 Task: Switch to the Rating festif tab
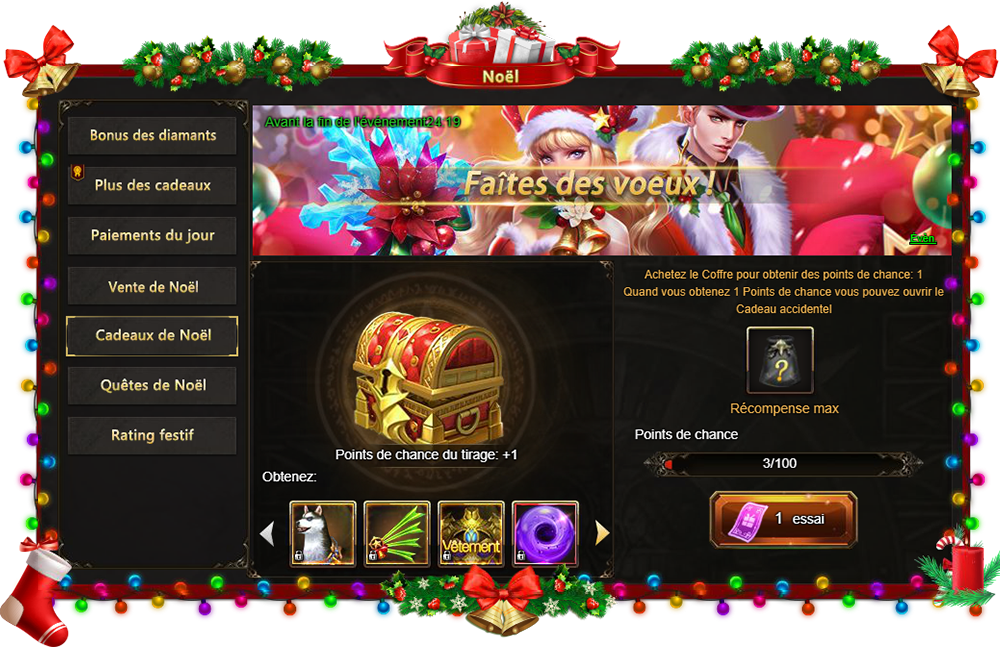click(x=152, y=436)
